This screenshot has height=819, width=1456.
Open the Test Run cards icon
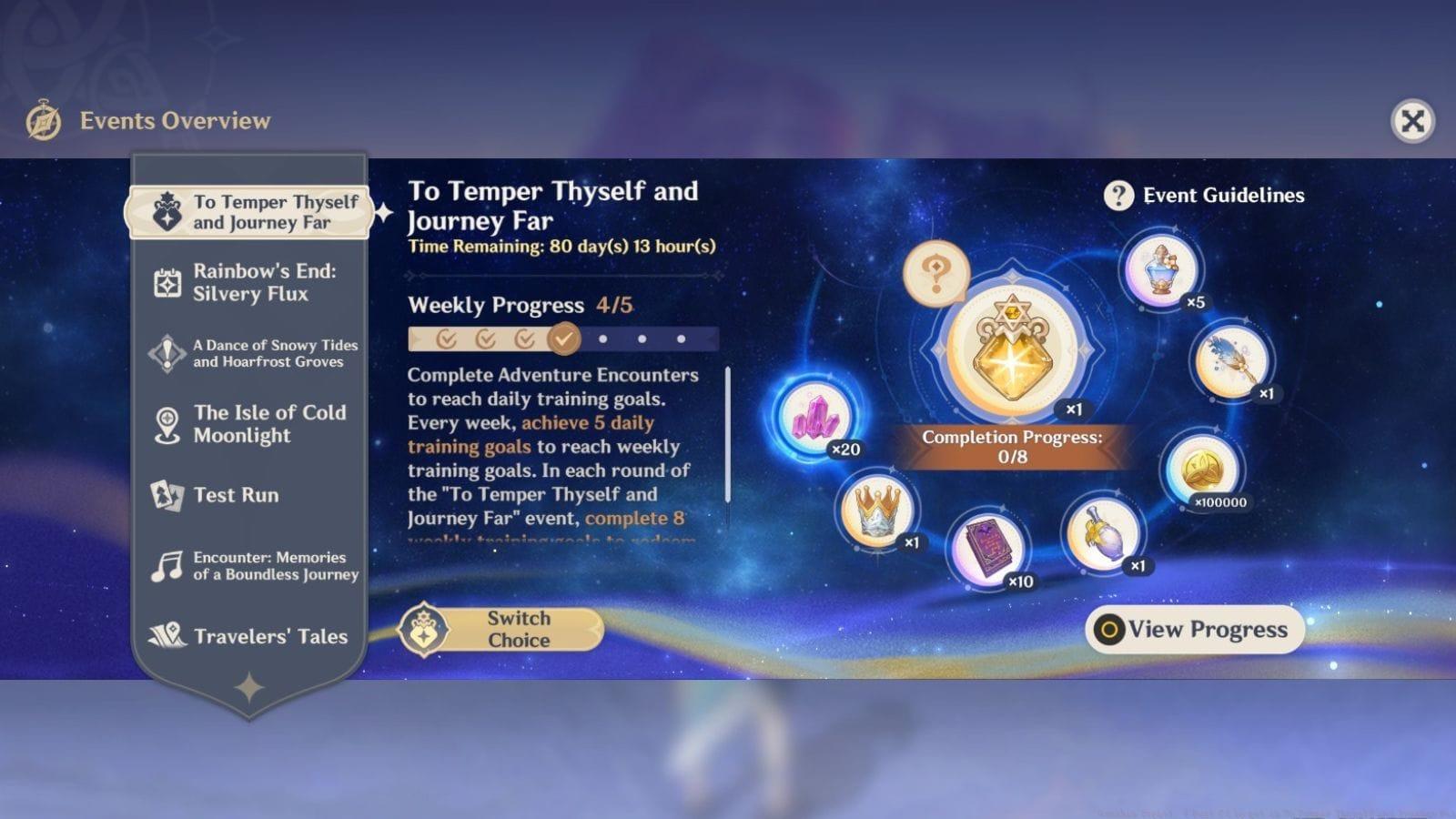(167, 495)
